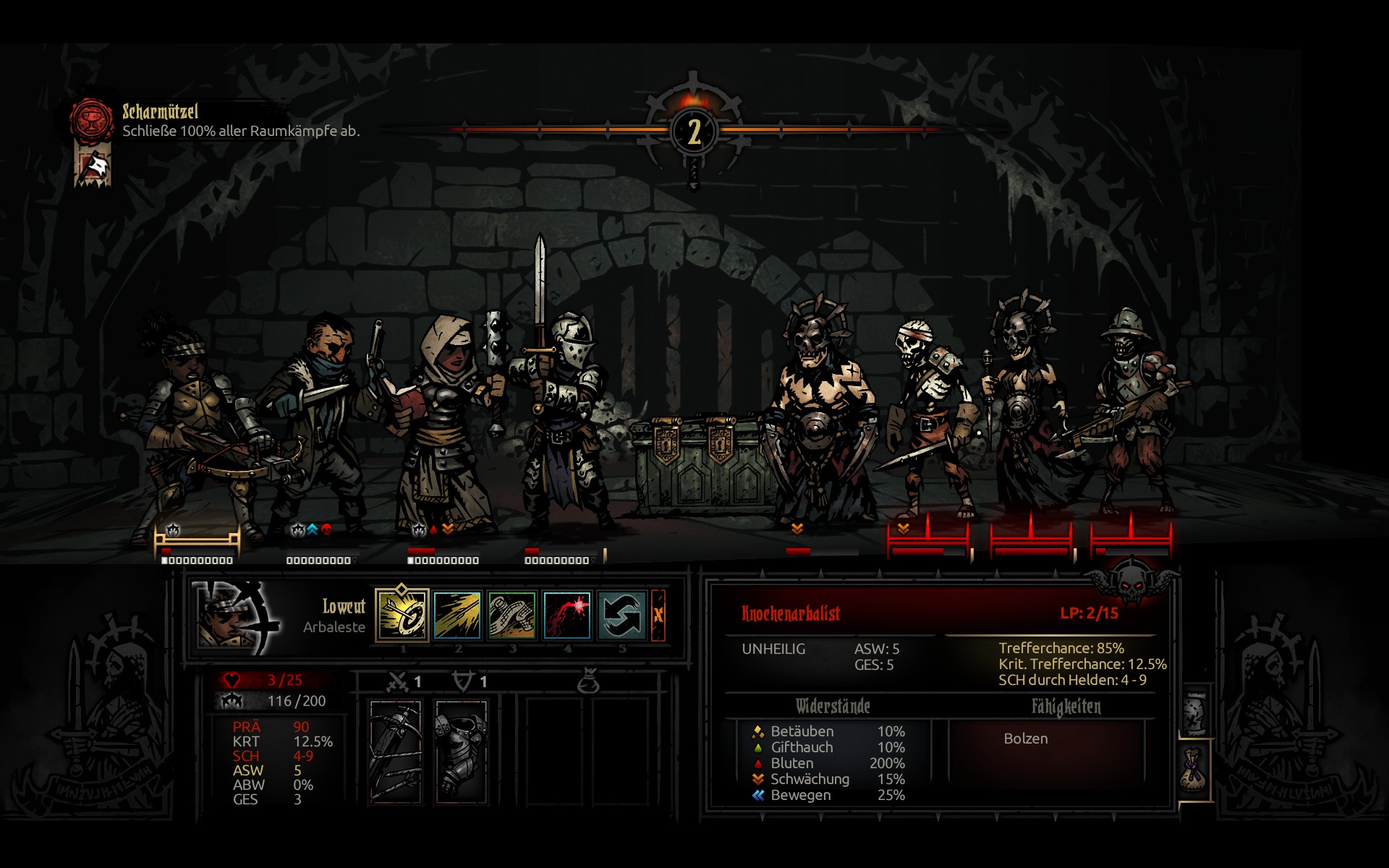Select the equipped crossbow weapon slot
Image resolution: width=1389 pixels, height=868 pixels.
(x=395, y=751)
